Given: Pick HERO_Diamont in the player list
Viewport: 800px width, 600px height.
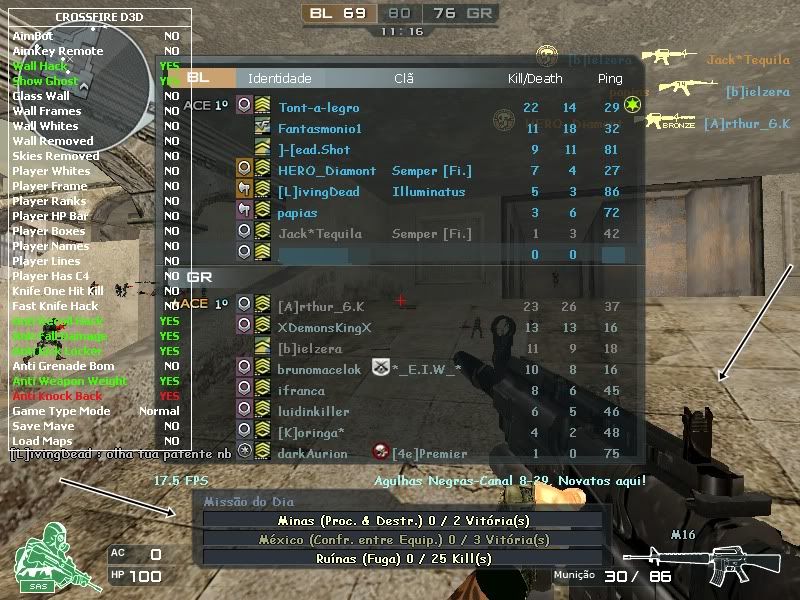Looking at the screenshot, I should point(327,171).
